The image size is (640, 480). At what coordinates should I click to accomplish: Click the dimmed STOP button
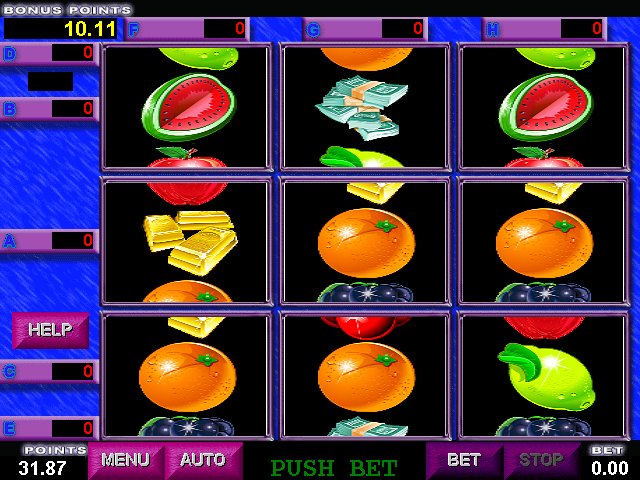coord(541,460)
